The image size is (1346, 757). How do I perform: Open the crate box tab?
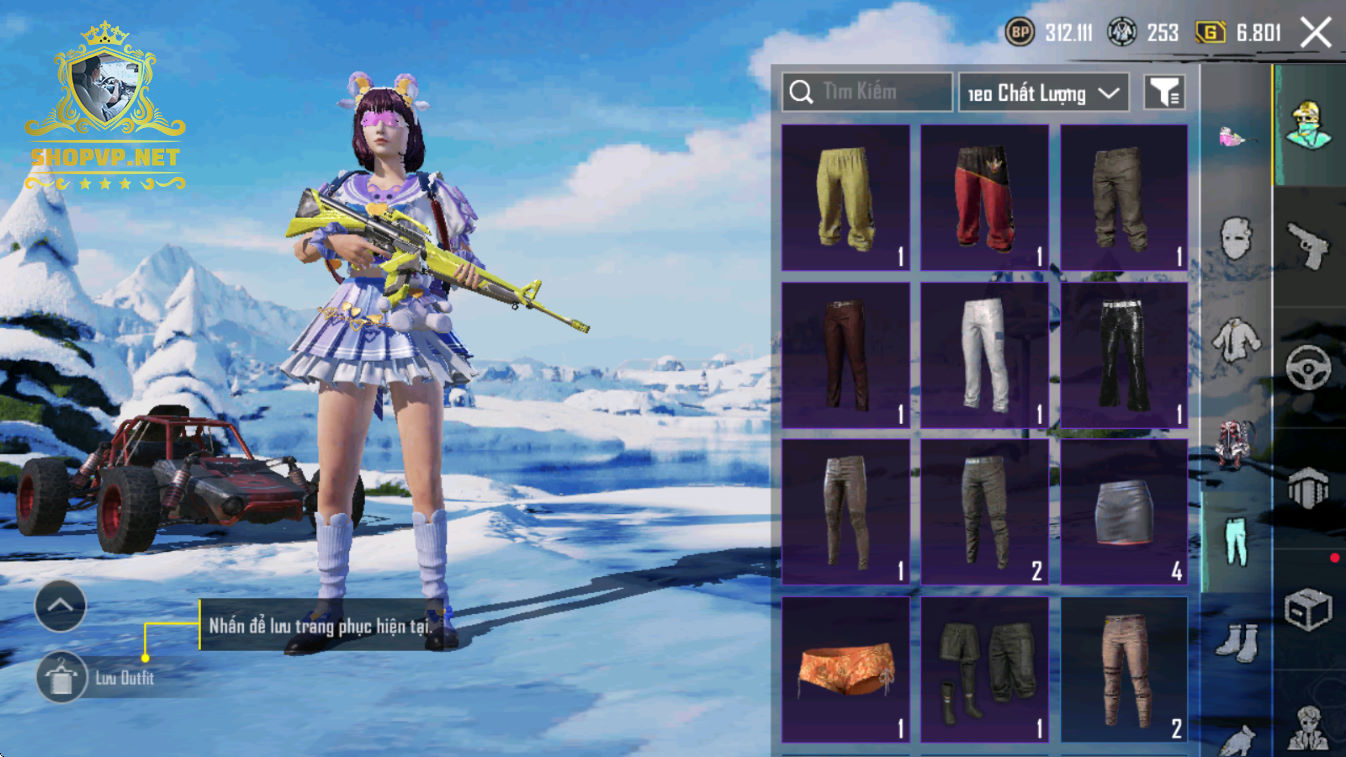coord(1308,608)
